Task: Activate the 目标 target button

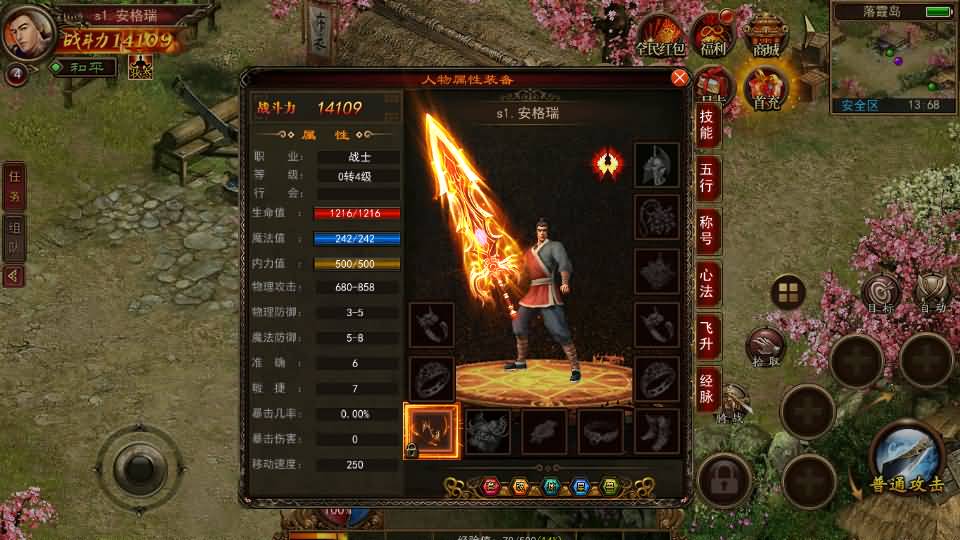Action: point(880,293)
